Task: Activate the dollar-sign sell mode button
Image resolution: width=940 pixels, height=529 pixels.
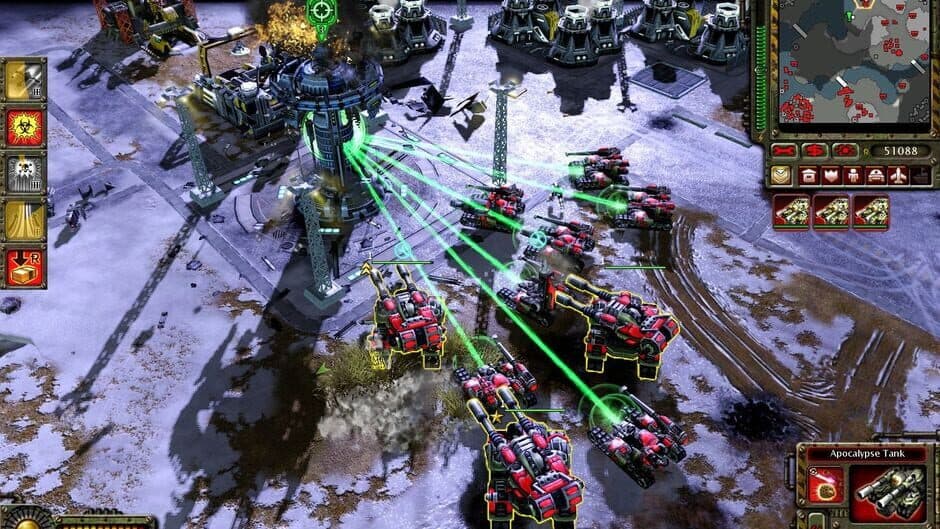Action: click(x=814, y=151)
